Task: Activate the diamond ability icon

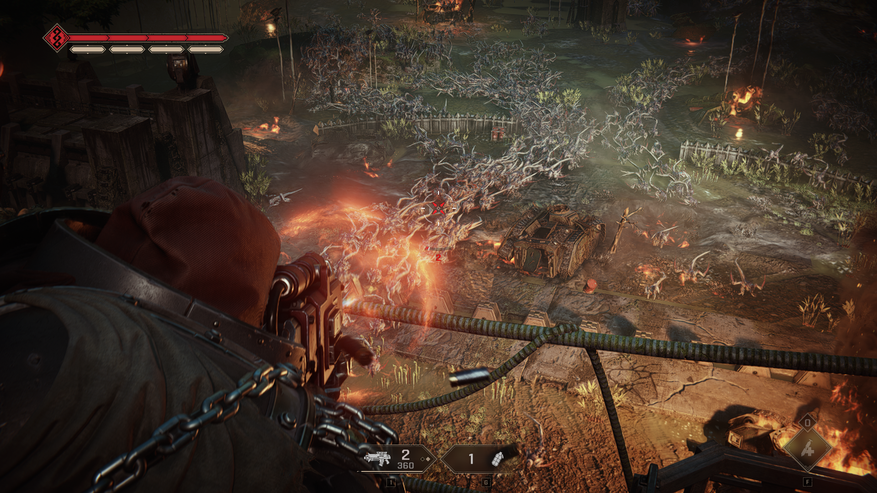Action: (806, 448)
